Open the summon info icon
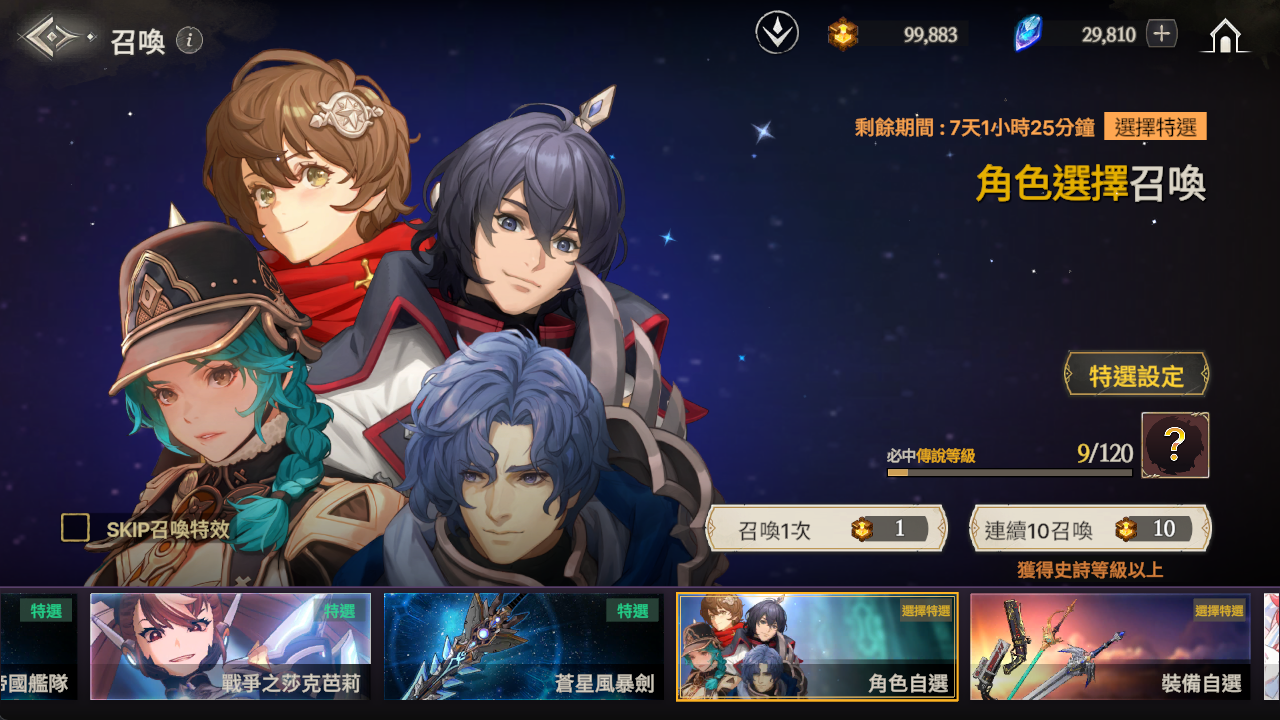The width and height of the screenshot is (1280, 720). (x=189, y=40)
